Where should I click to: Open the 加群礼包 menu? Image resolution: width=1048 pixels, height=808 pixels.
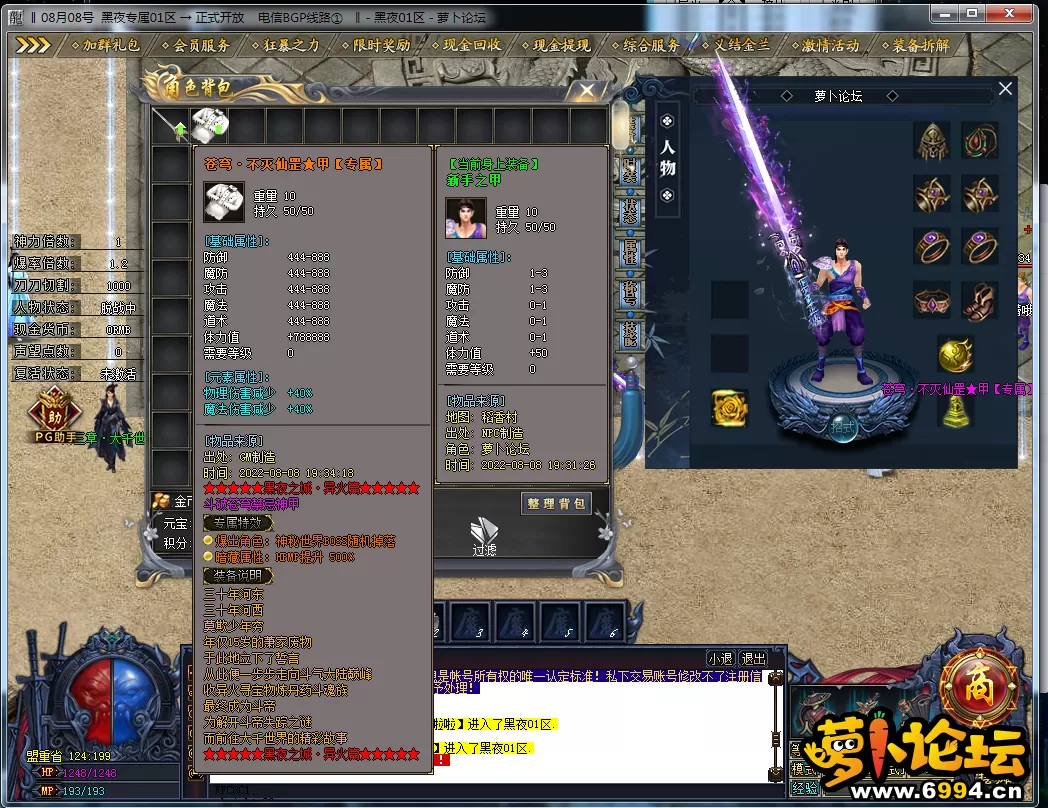tap(111, 45)
